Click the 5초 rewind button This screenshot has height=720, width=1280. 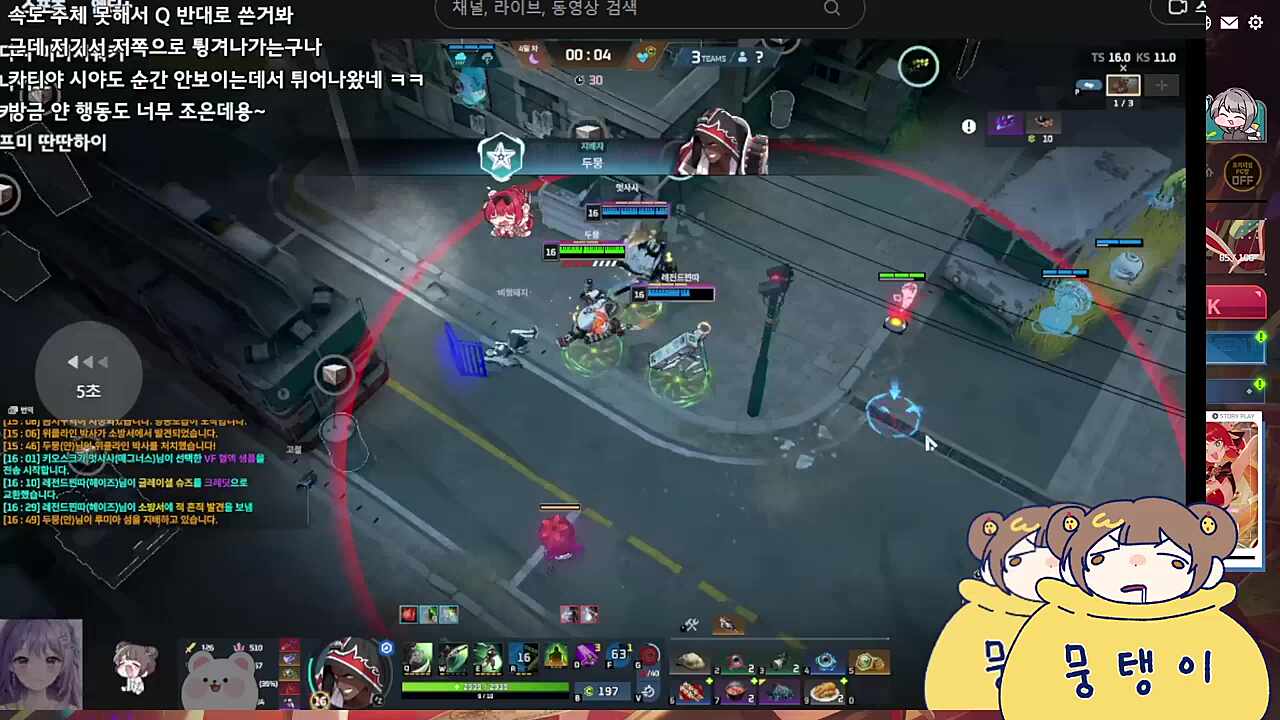pos(88,375)
